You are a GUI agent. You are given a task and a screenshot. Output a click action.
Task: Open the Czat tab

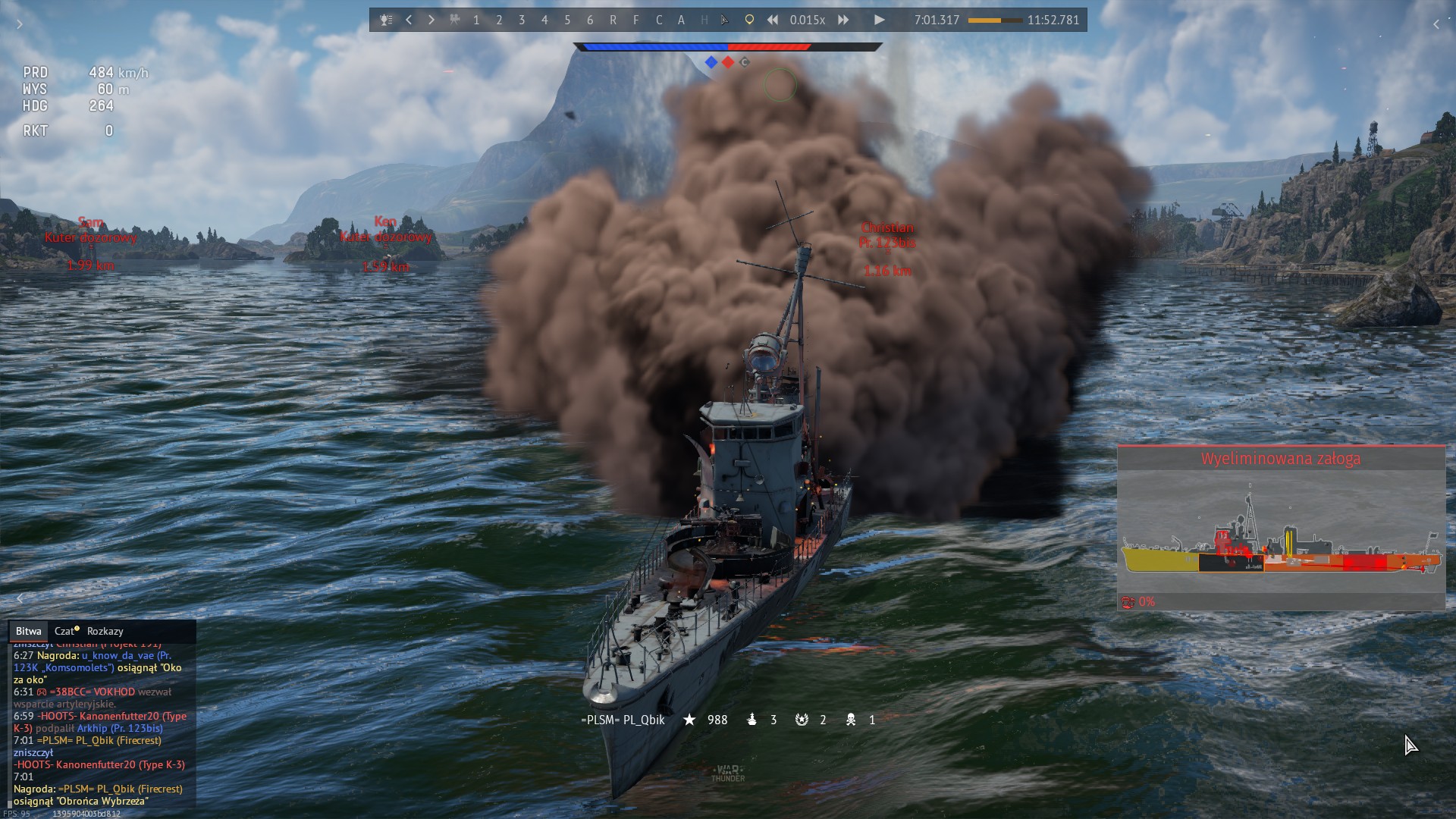click(66, 631)
